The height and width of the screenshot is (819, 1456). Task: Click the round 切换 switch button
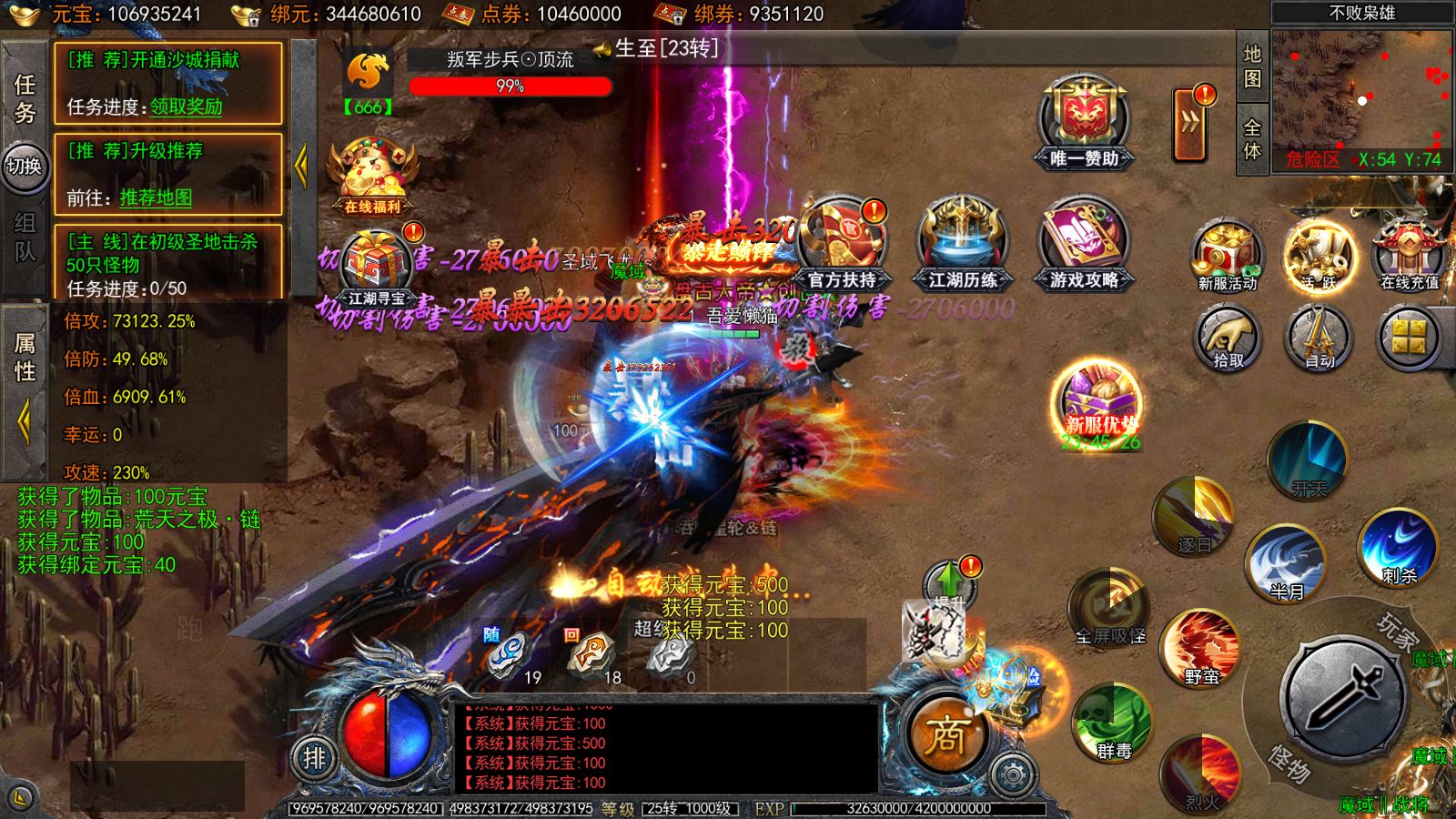click(x=25, y=166)
